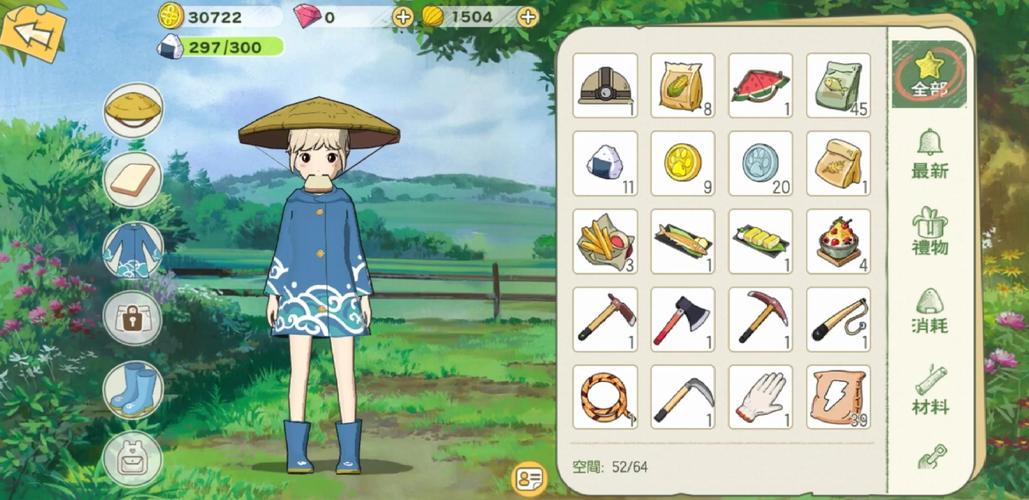
Task: Select the rice ball onigiri item
Action: (x=605, y=163)
